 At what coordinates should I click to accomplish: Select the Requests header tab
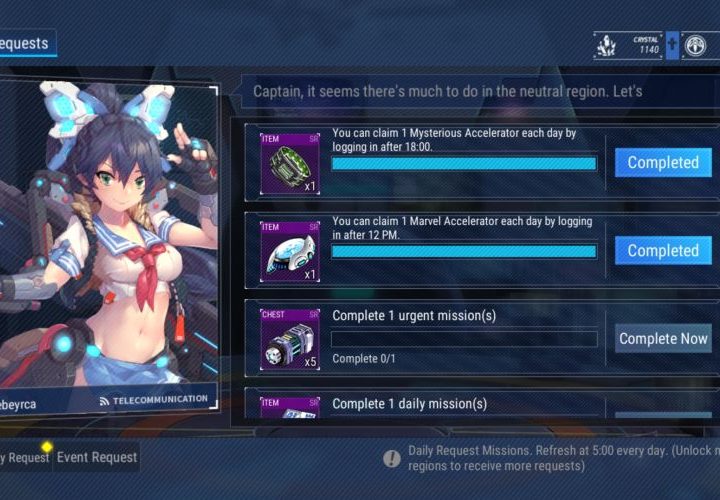27,43
